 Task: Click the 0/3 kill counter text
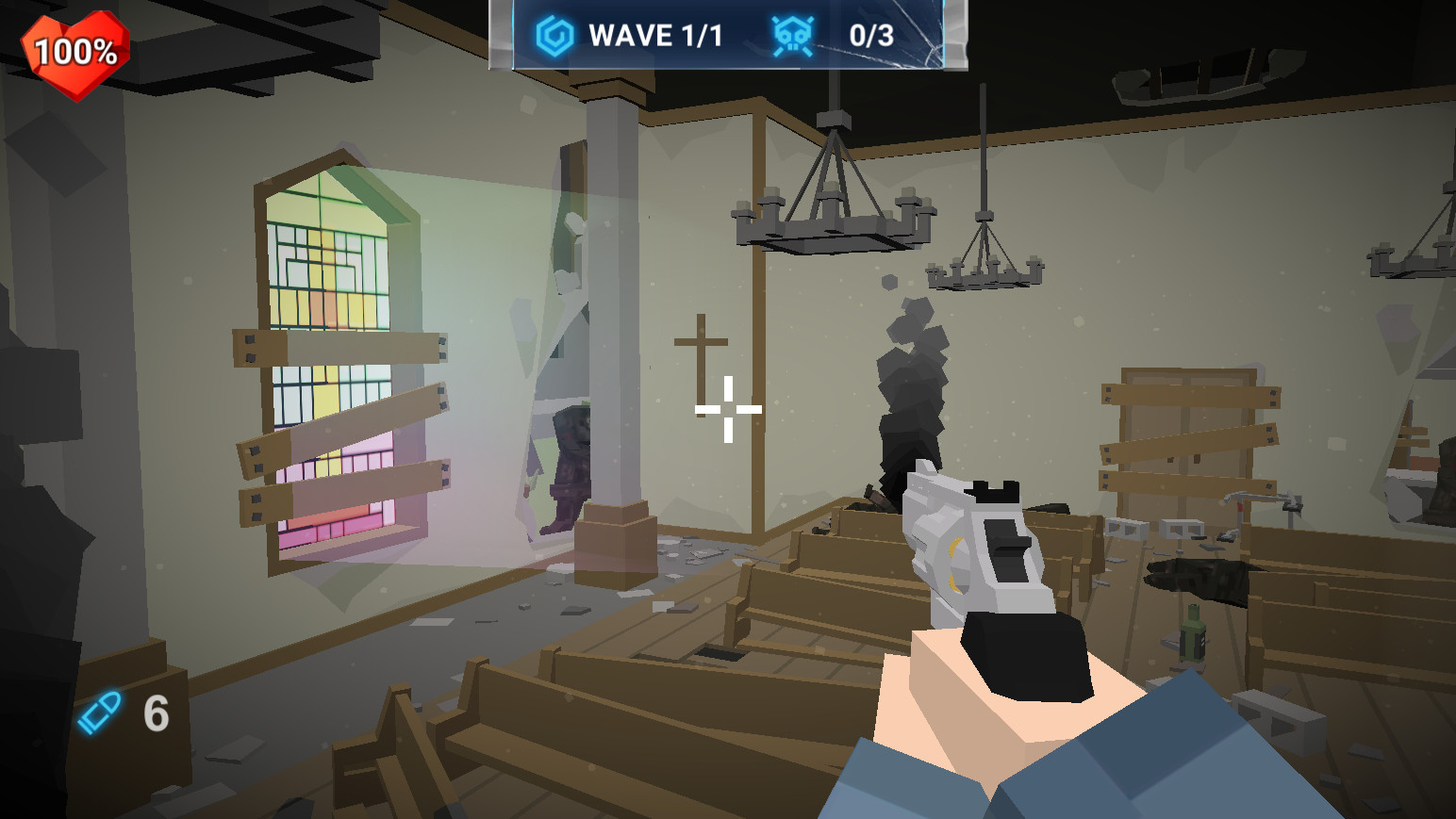[871, 33]
